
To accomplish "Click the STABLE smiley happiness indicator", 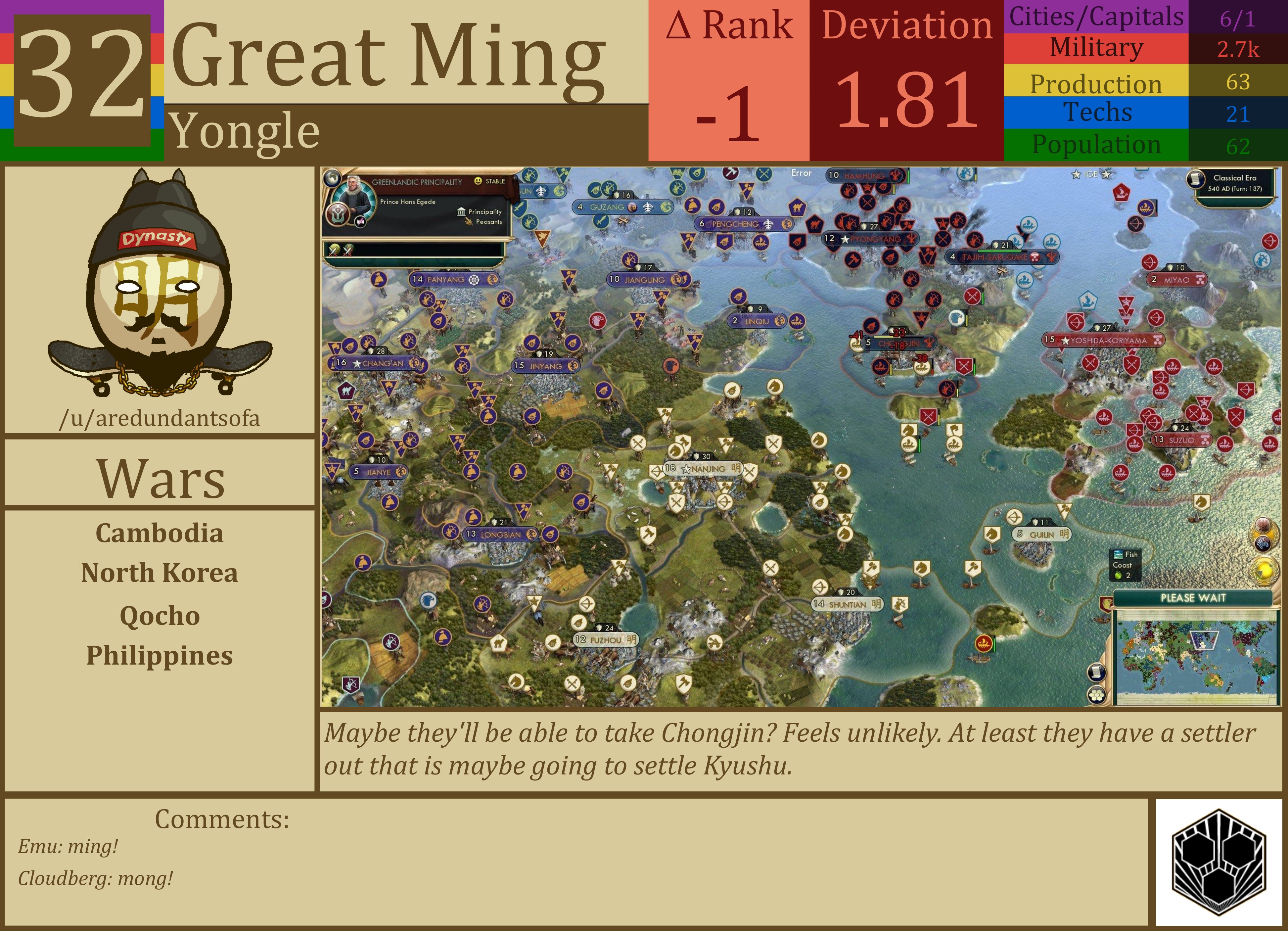I will tap(478, 181).
